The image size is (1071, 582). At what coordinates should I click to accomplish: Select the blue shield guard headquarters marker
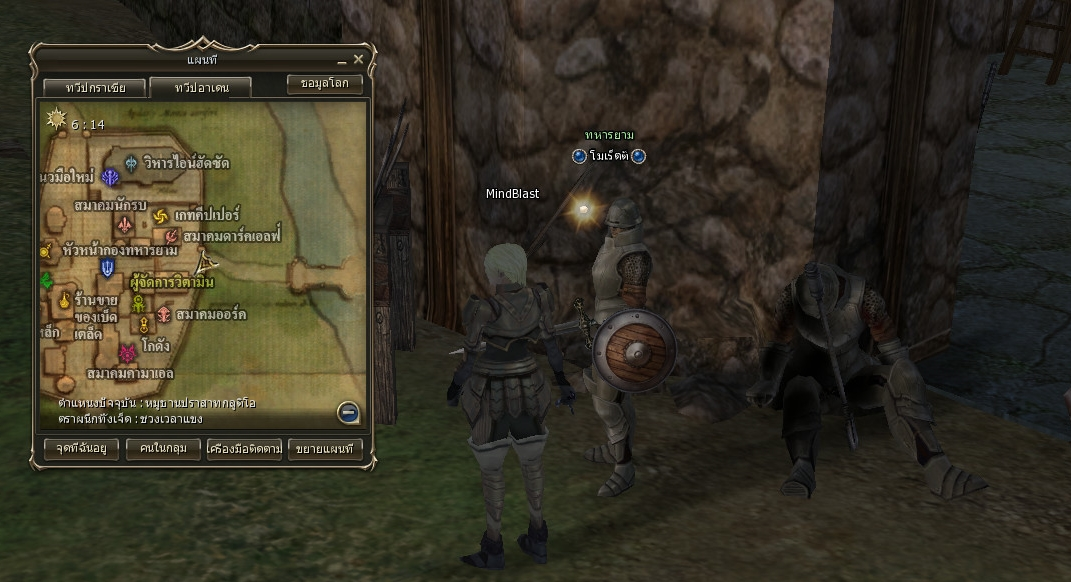pos(107,267)
